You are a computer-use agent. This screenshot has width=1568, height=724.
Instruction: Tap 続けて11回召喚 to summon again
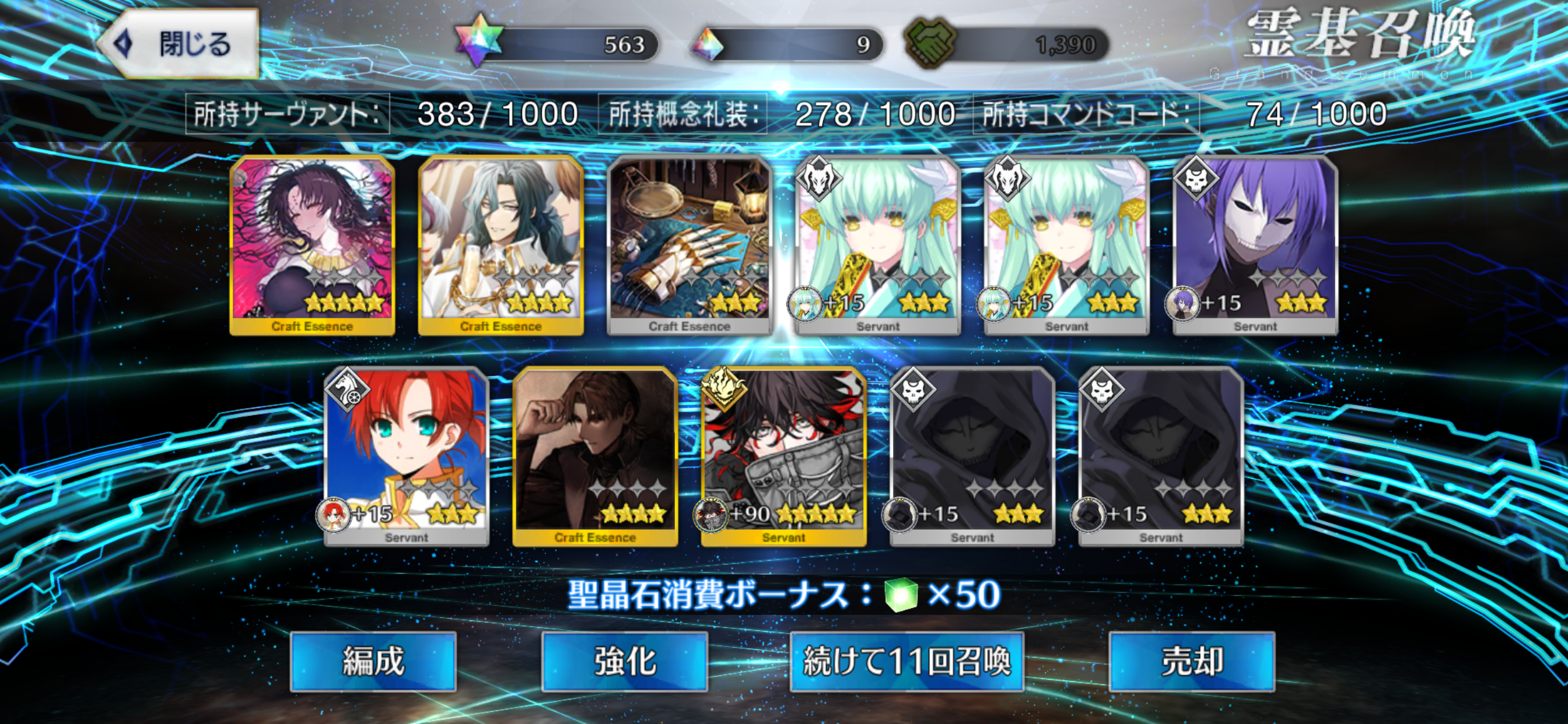(907, 660)
